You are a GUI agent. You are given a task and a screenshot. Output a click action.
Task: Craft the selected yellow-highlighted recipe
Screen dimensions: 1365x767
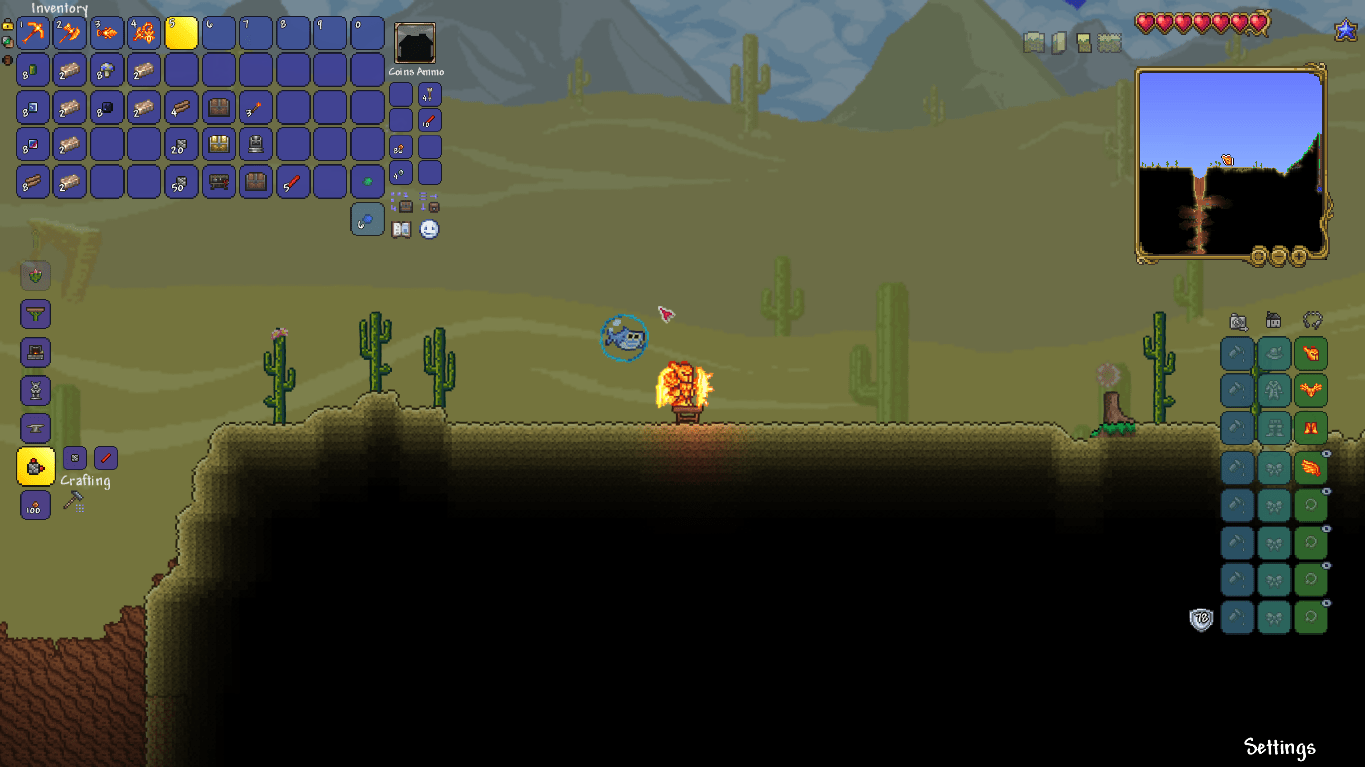36,467
